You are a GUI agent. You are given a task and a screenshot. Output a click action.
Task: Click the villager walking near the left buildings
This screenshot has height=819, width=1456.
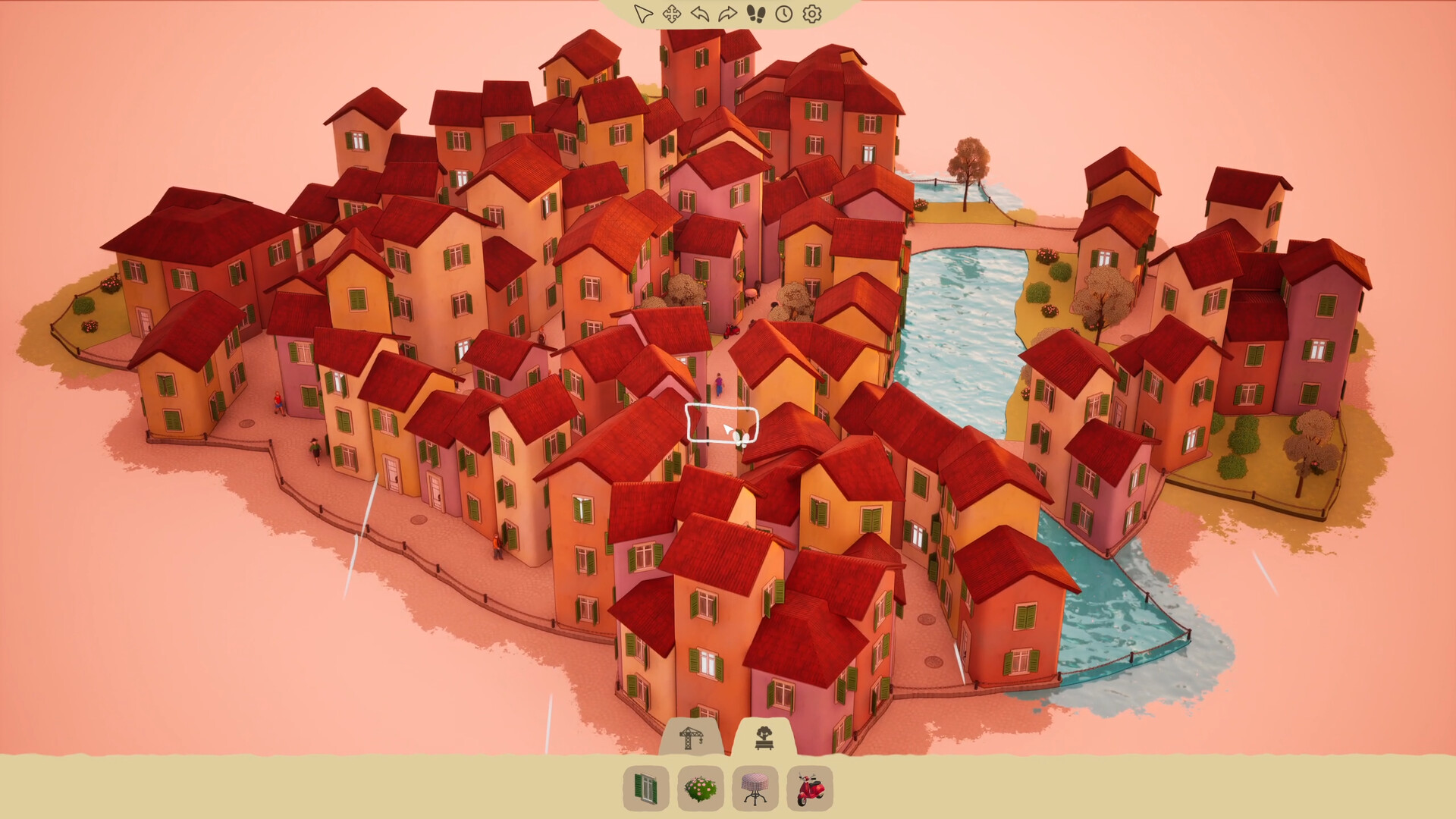point(278,403)
